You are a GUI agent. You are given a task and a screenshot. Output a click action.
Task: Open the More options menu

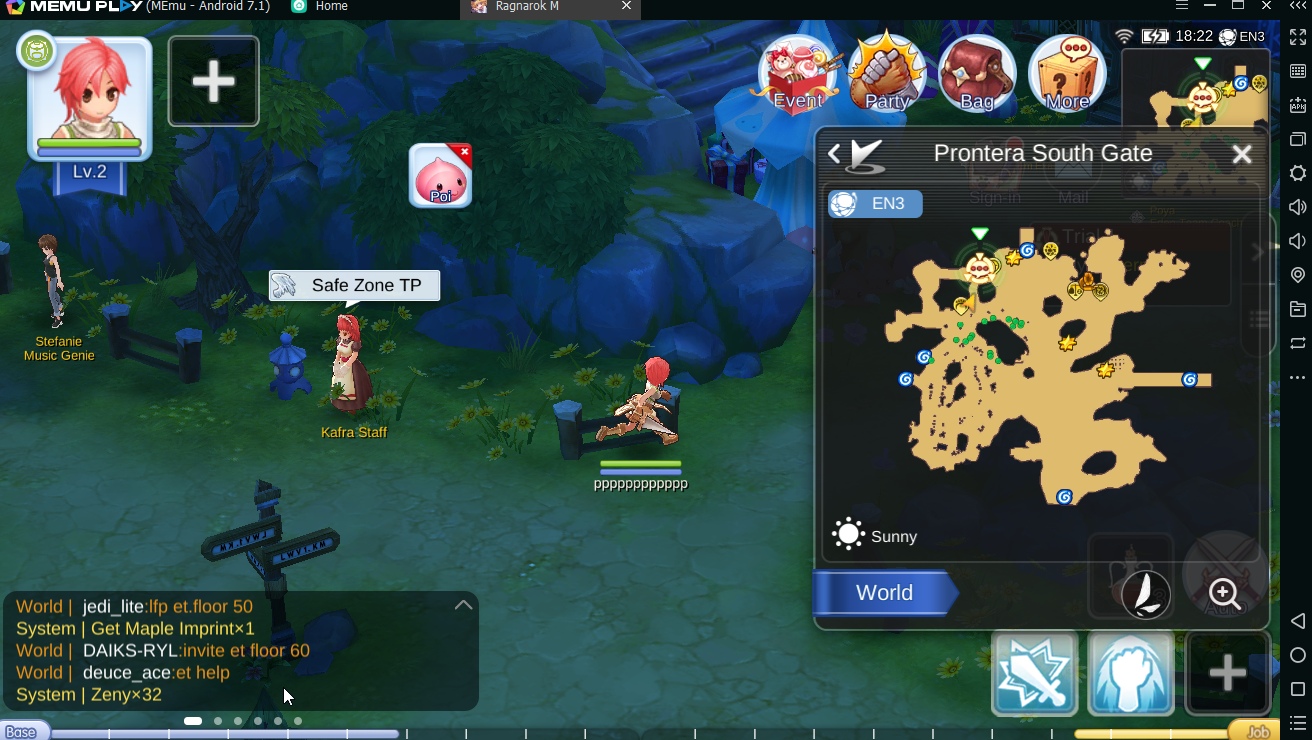1066,73
